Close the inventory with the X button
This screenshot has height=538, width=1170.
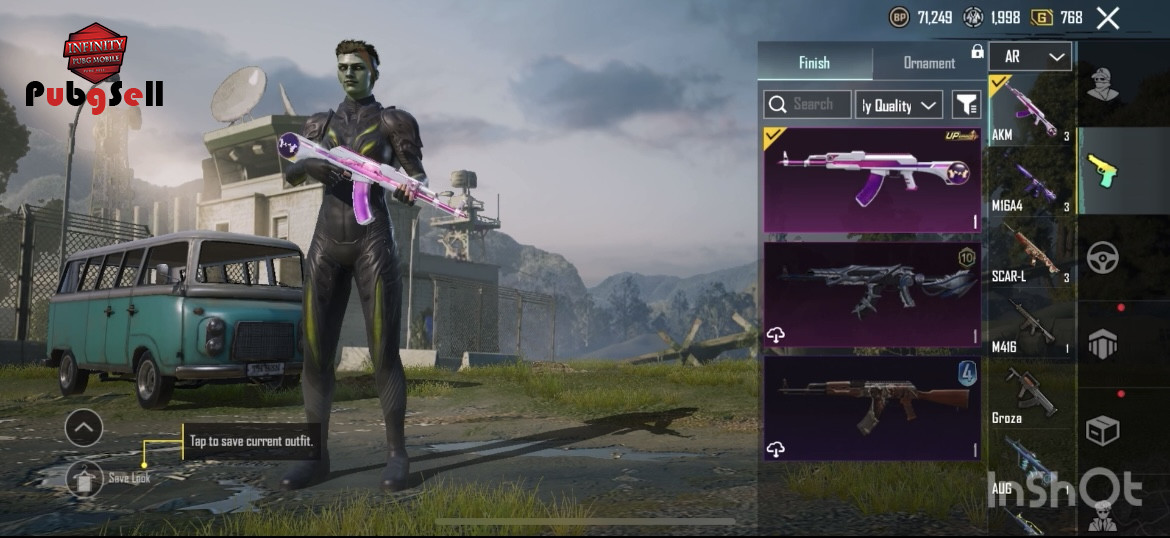point(1107,17)
